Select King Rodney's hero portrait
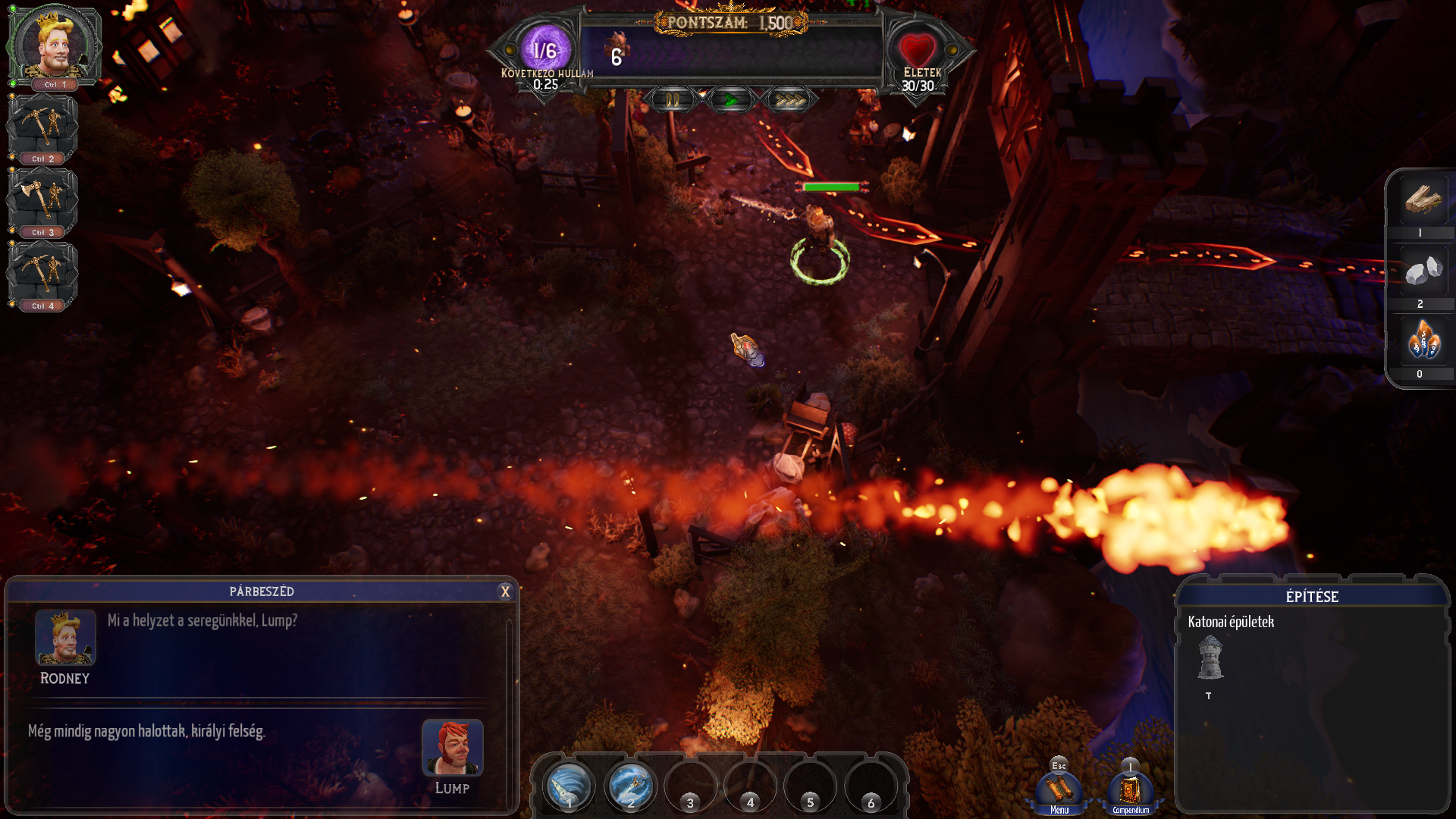This screenshot has width=1456, height=819. click(x=54, y=45)
